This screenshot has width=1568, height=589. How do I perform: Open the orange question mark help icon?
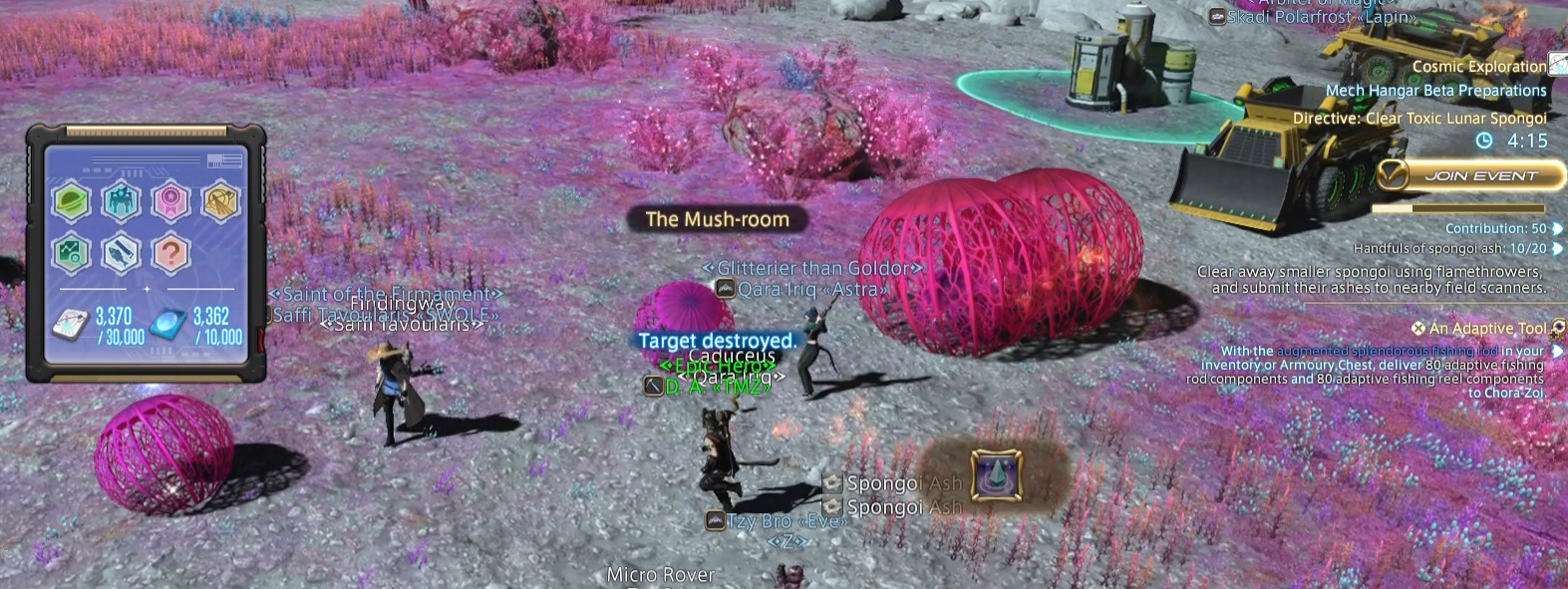coord(170,254)
